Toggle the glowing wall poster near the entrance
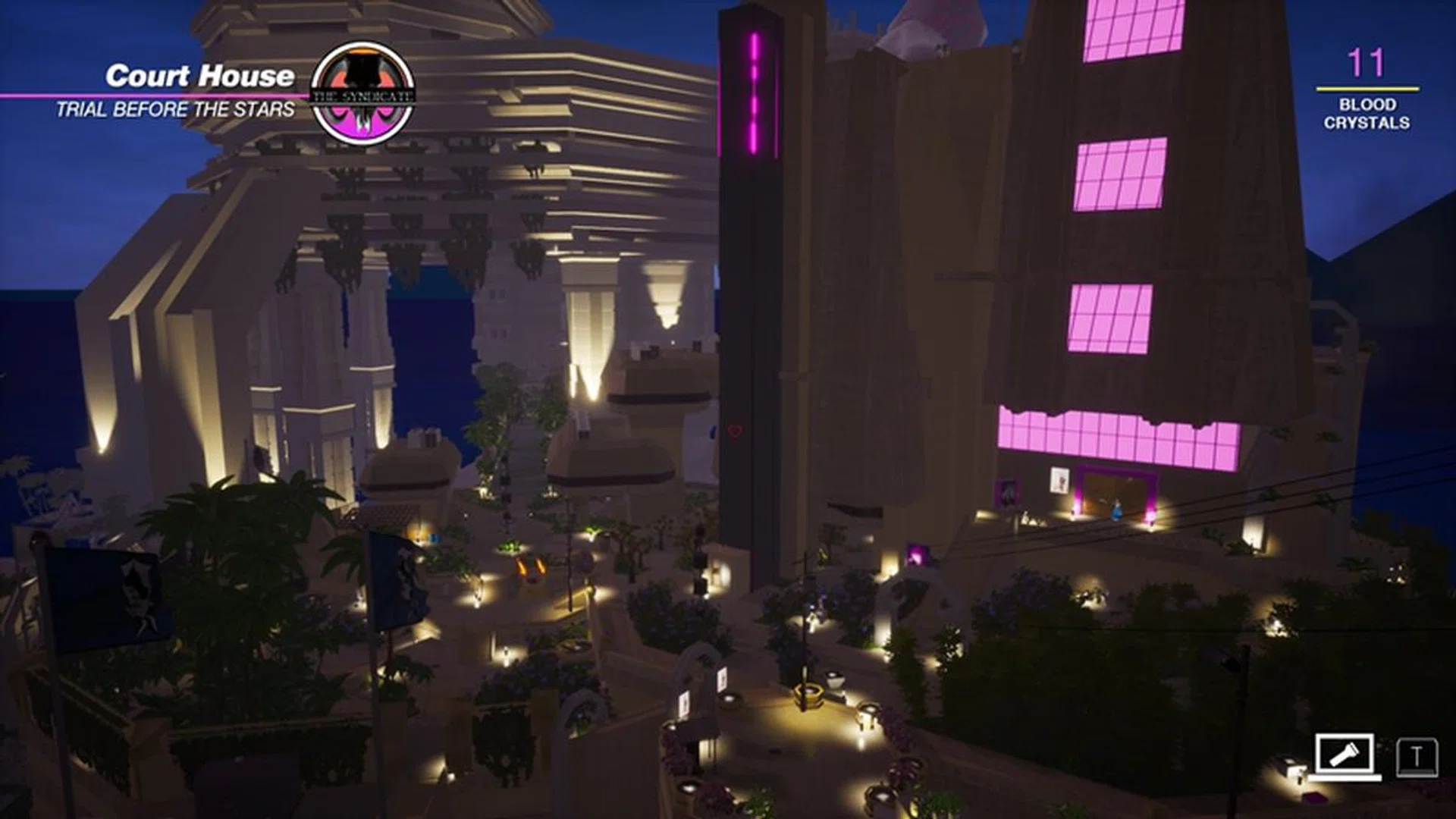Viewport: 1456px width, 819px height. [1059, 479]
